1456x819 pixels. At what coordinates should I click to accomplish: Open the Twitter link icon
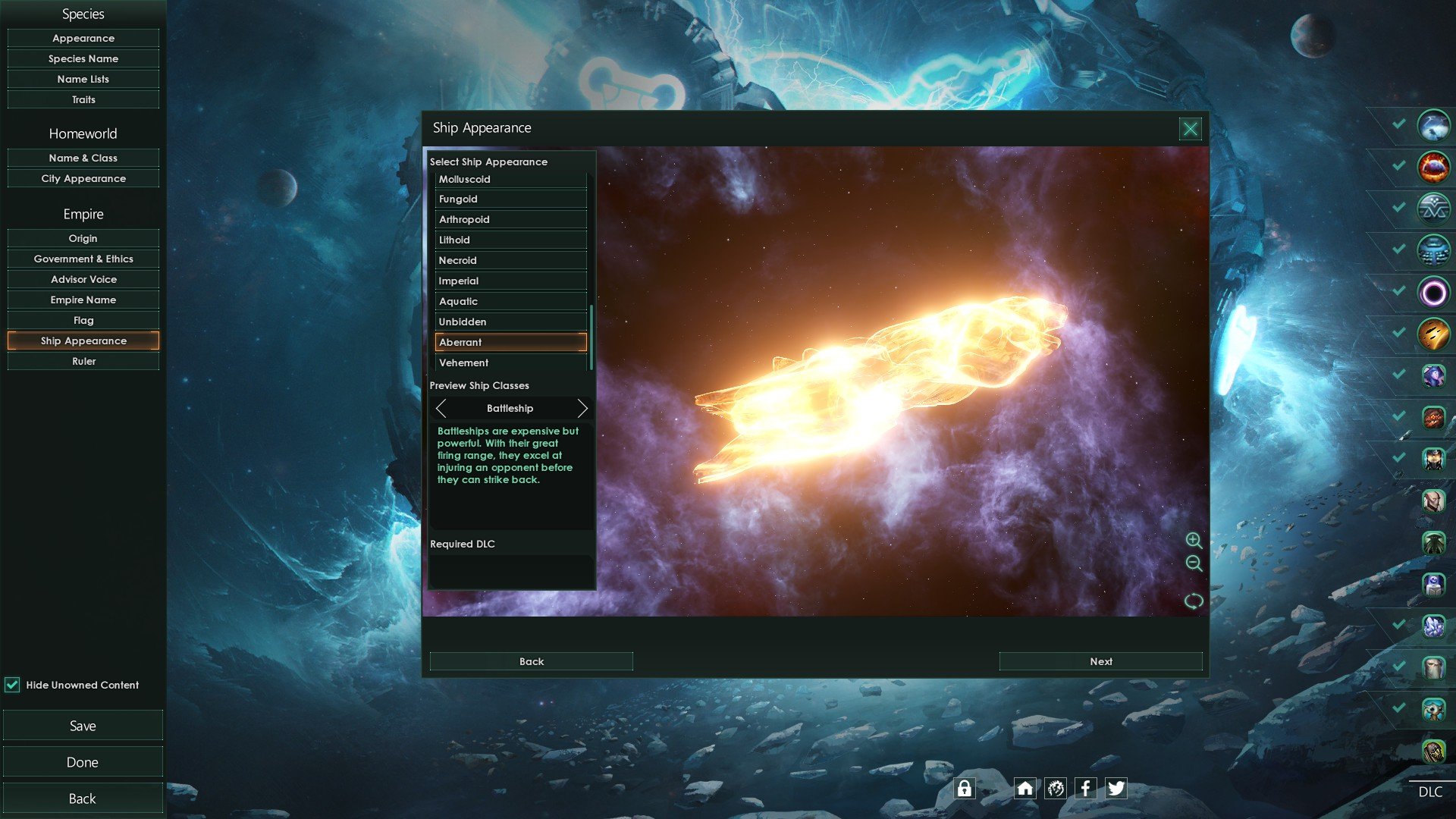1116,789
